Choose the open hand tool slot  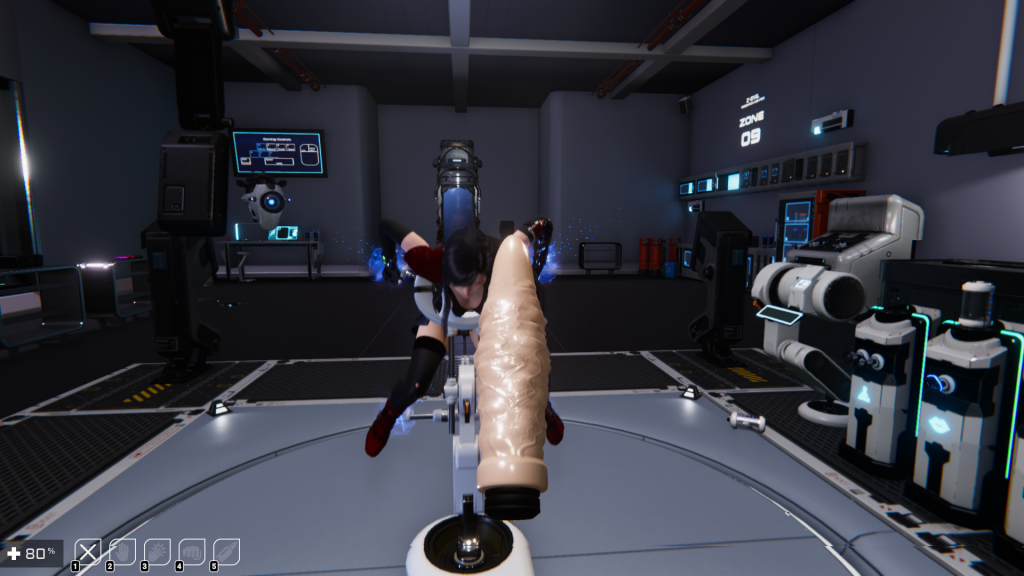(123, 551)
